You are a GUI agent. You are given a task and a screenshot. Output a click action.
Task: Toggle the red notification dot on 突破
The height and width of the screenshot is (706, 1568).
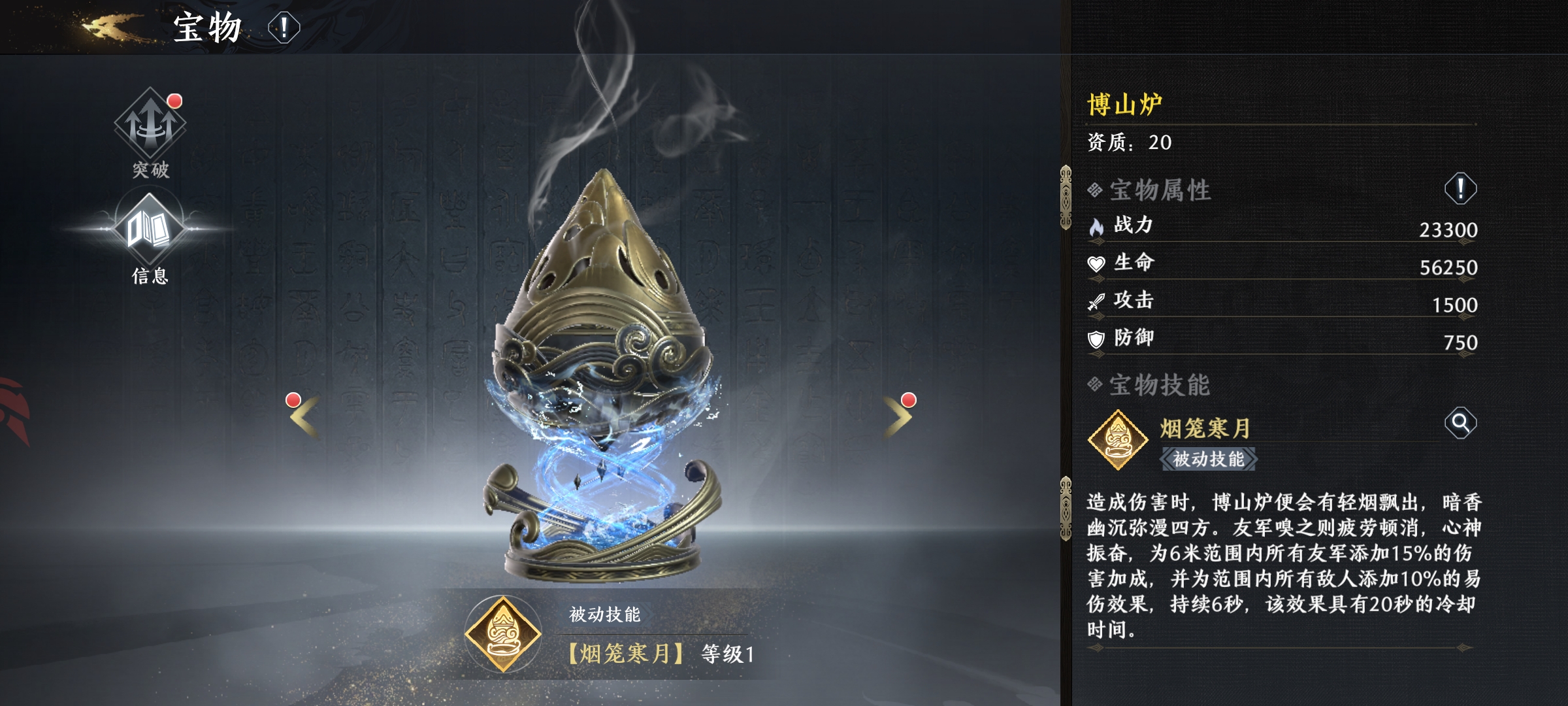pyautogui.click(x=173, y=100)
